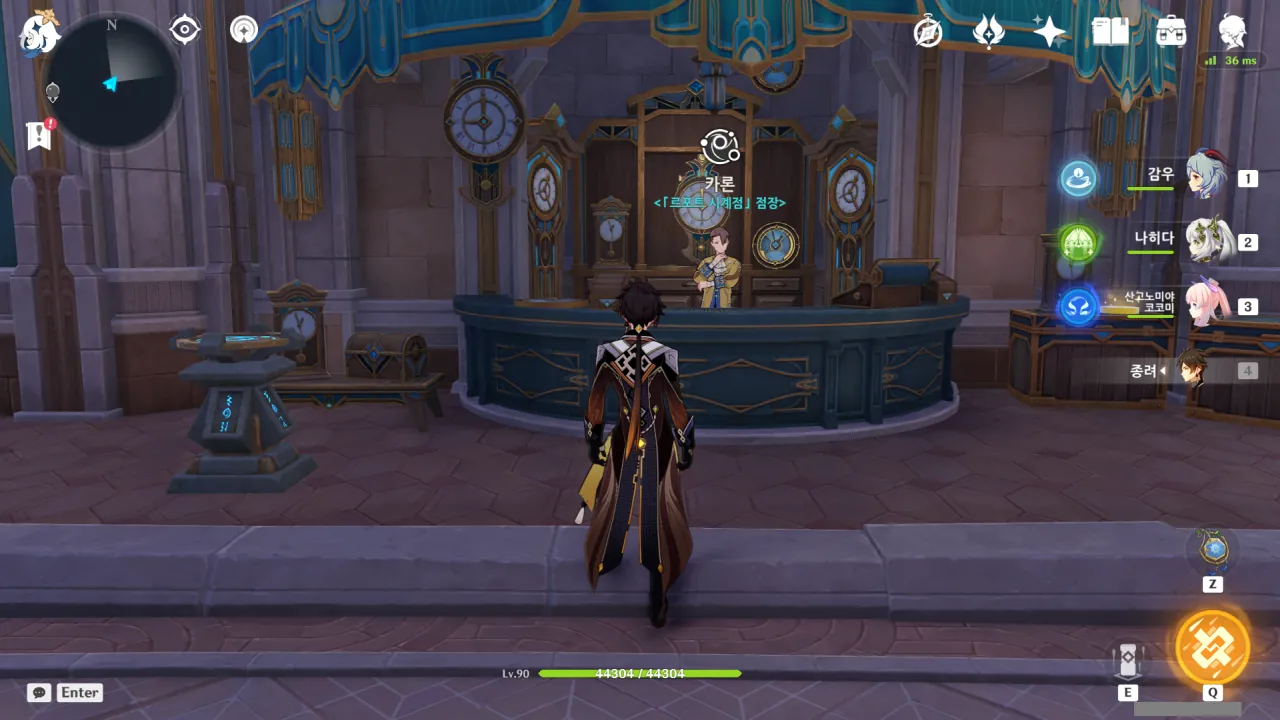Image resolution: width=1280 pixels, height=720 pixels.
Task: Open the inventory backpack icon
Action: coord(1170,32)
